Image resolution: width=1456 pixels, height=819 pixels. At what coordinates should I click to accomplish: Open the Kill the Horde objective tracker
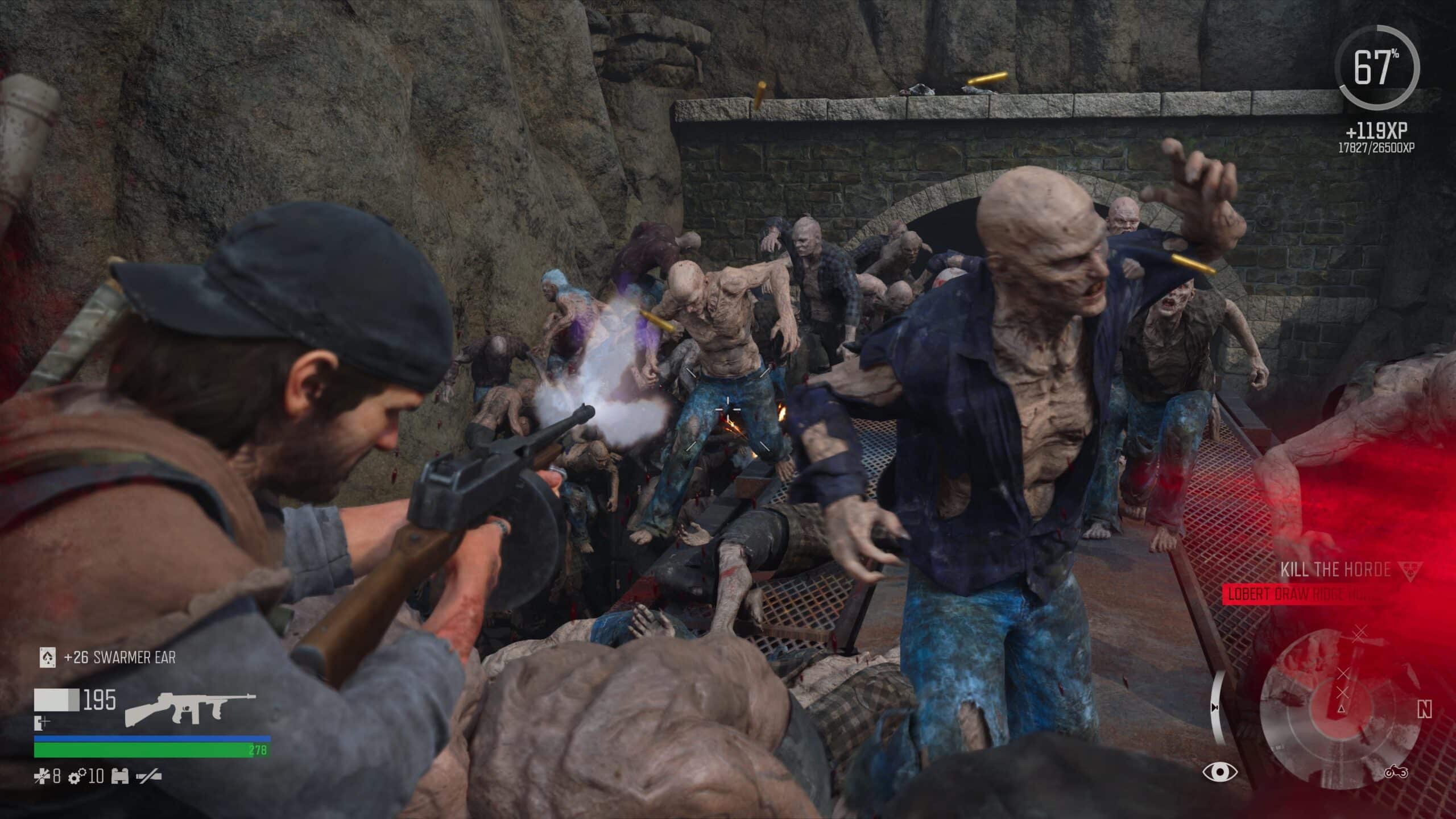coord(1333,569)
